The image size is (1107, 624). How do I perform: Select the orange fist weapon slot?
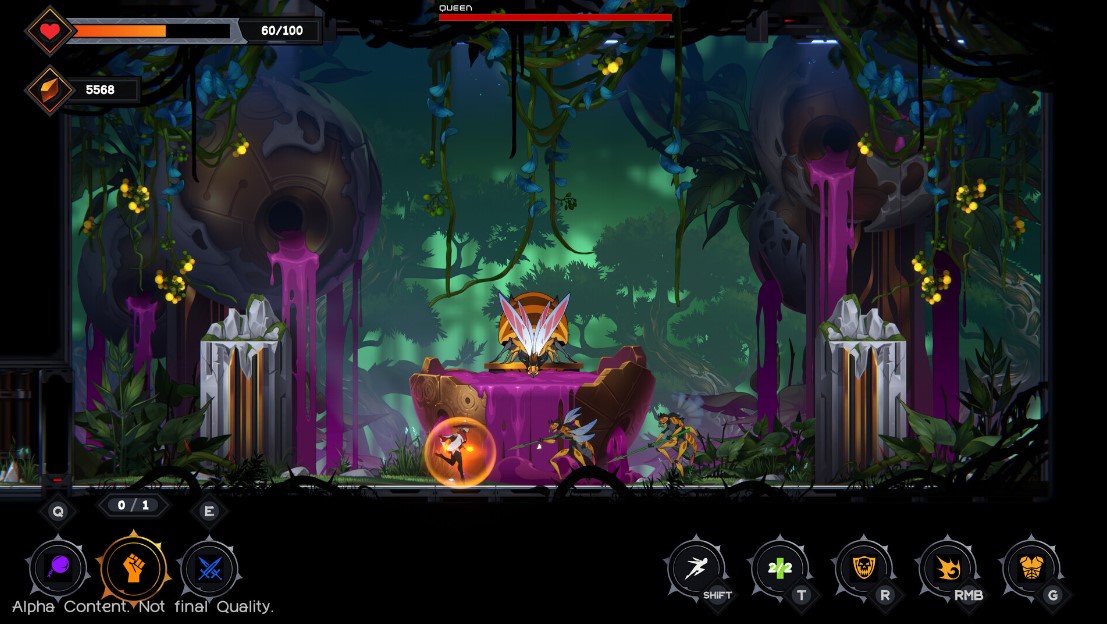pos(133,569)
